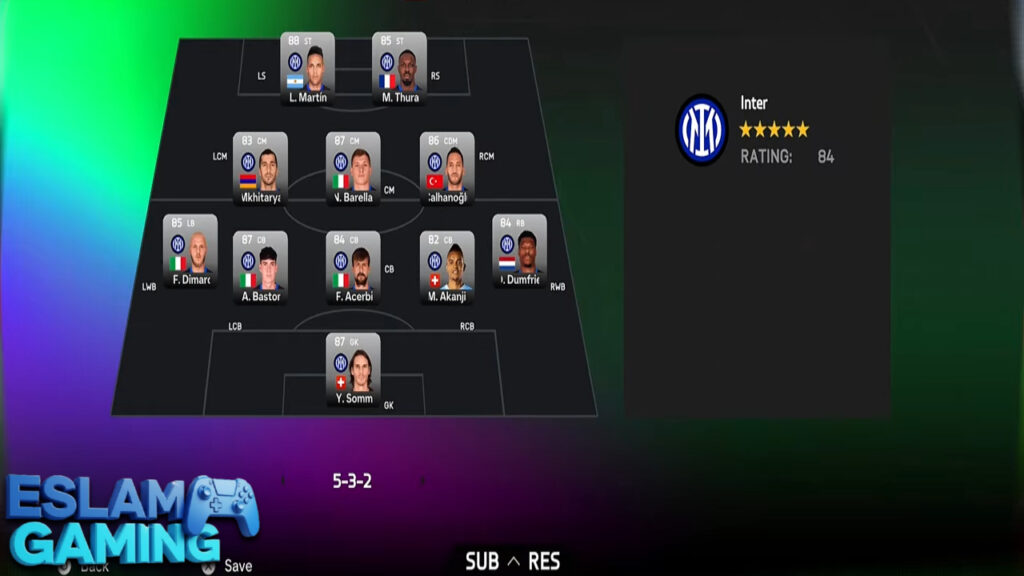Pick Mkhitaryan's midfield card
The image size is (1024, 576).
pyautogui.click(x=260, y=168)
